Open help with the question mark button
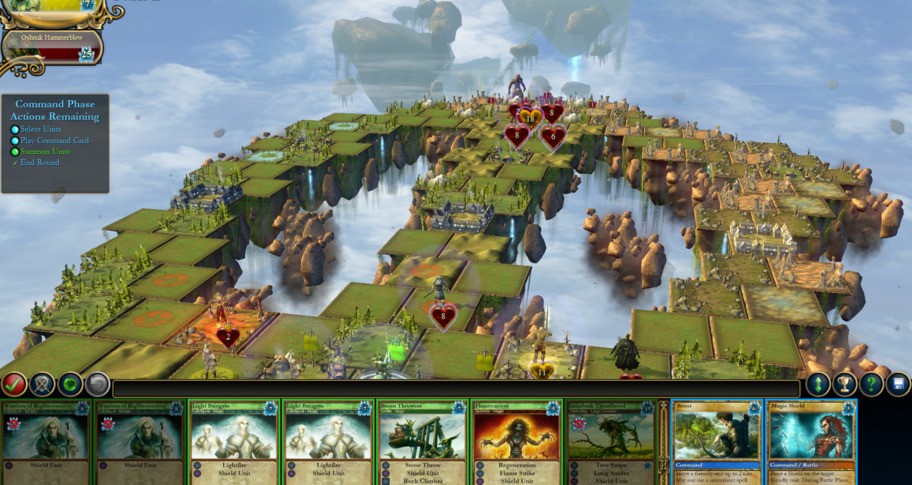Viewport: 912px width, 485px height. (871, 384)
